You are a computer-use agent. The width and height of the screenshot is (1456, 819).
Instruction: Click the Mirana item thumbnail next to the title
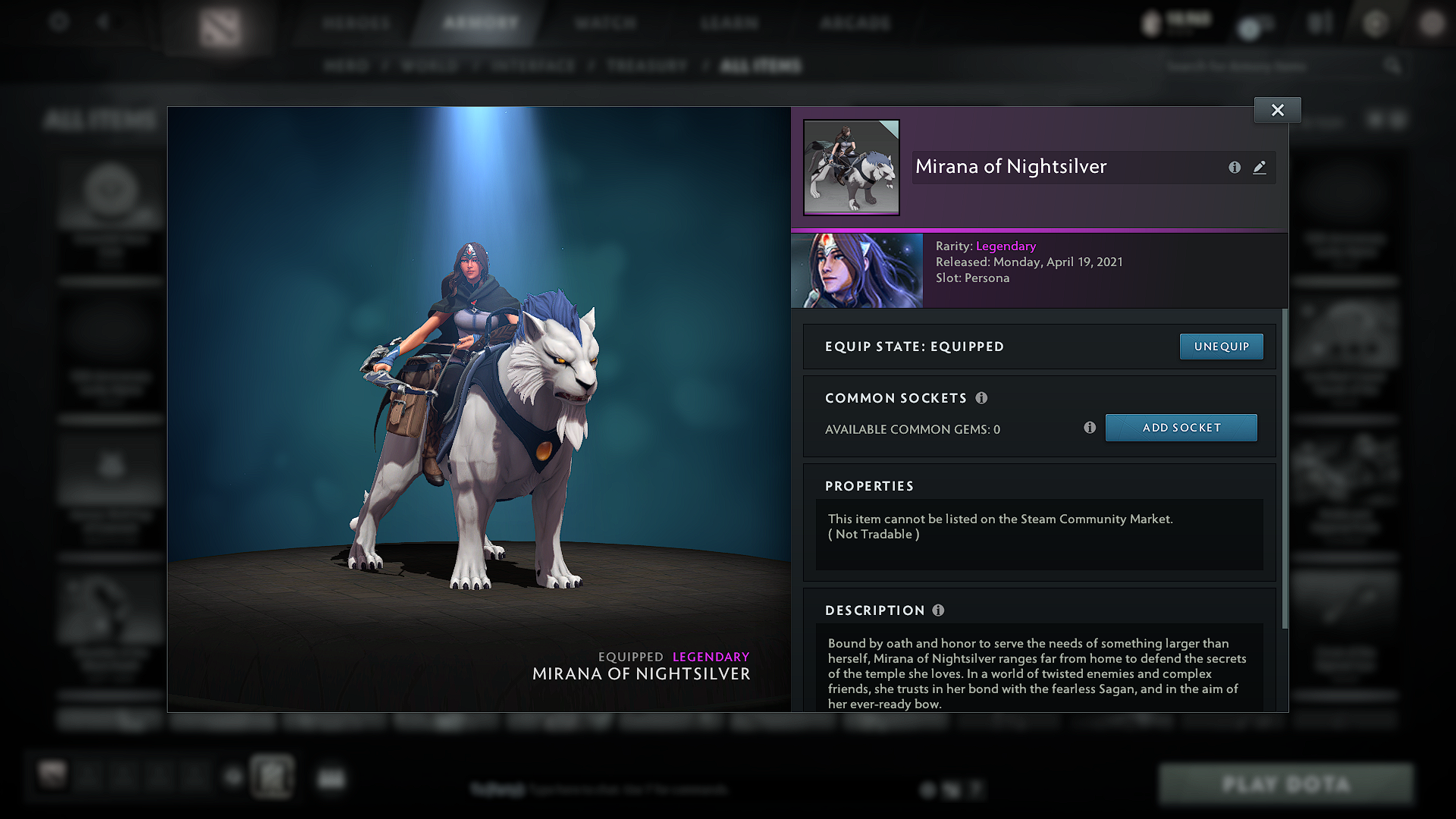pos(851,168)
